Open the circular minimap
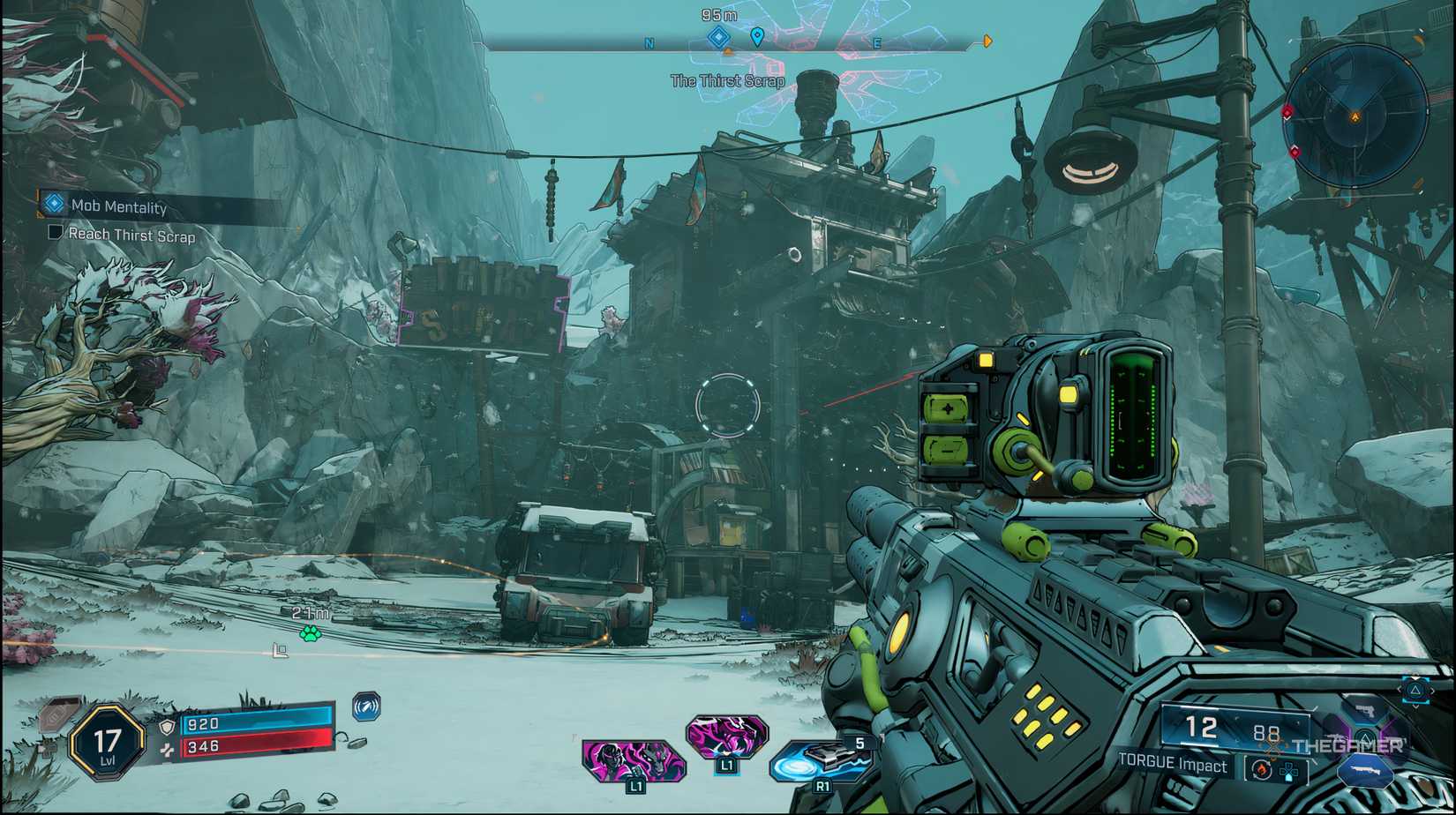Image resolution: width=1456 pixels, height=815 pixels. (x=1355, y=116)
